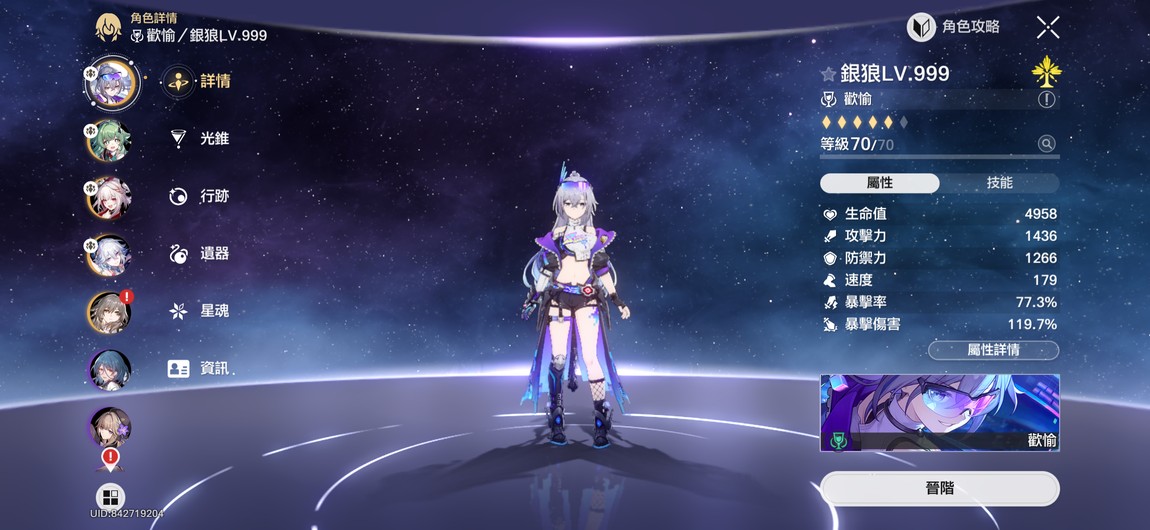Open the 角色攻略 character guide

point(953,27)
